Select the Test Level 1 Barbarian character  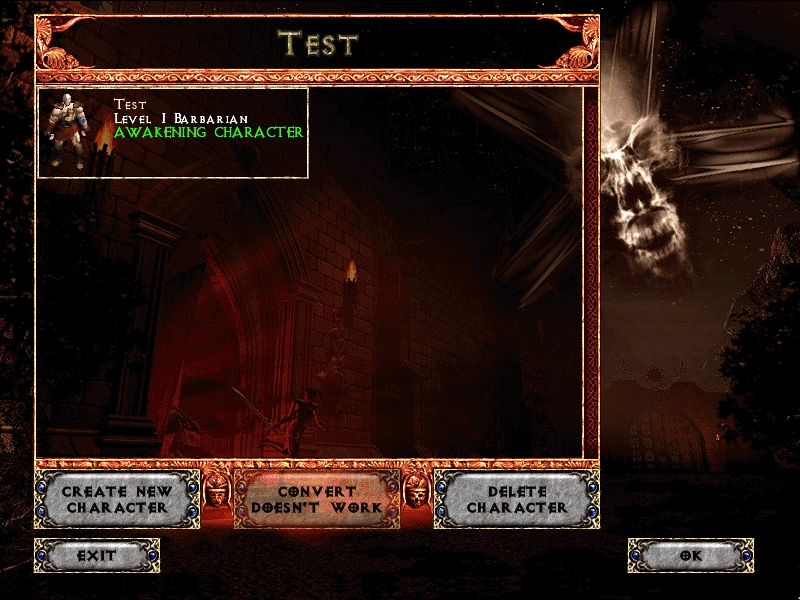coord(172,133)
